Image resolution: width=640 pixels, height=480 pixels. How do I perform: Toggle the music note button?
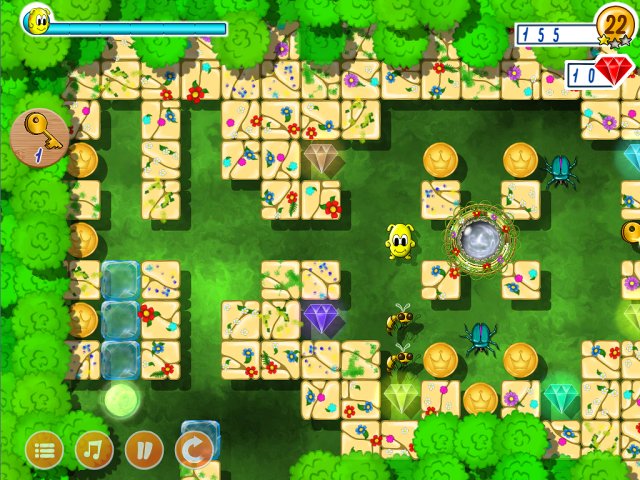(94, 450)
